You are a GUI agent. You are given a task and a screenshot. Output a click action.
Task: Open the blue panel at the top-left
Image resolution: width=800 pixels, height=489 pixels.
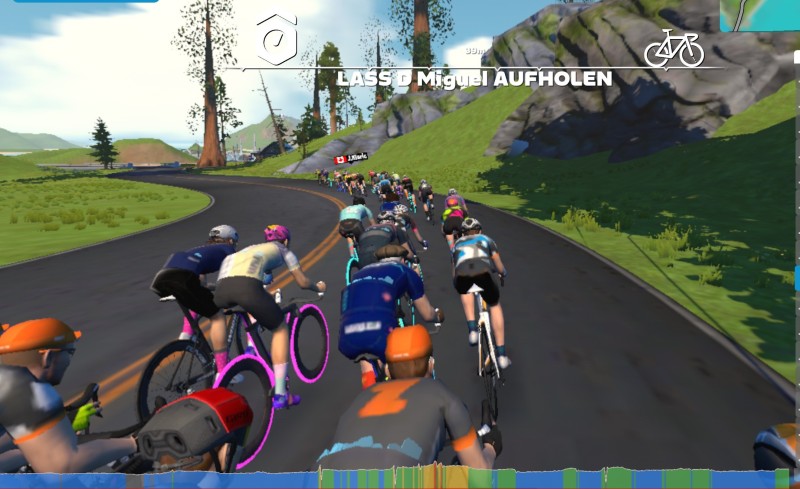pos(85,1)
